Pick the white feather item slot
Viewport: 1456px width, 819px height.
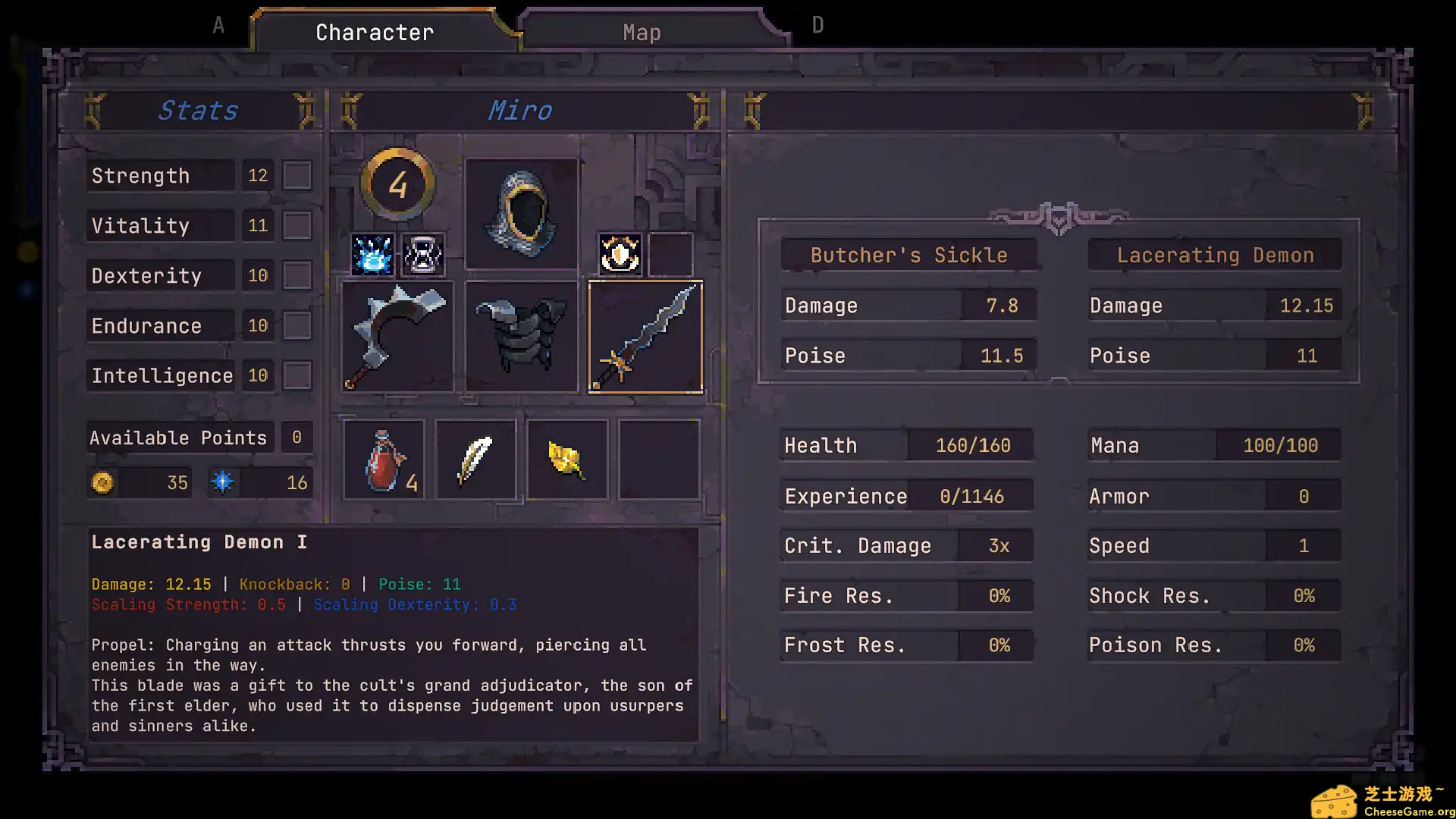coord(475,460)
